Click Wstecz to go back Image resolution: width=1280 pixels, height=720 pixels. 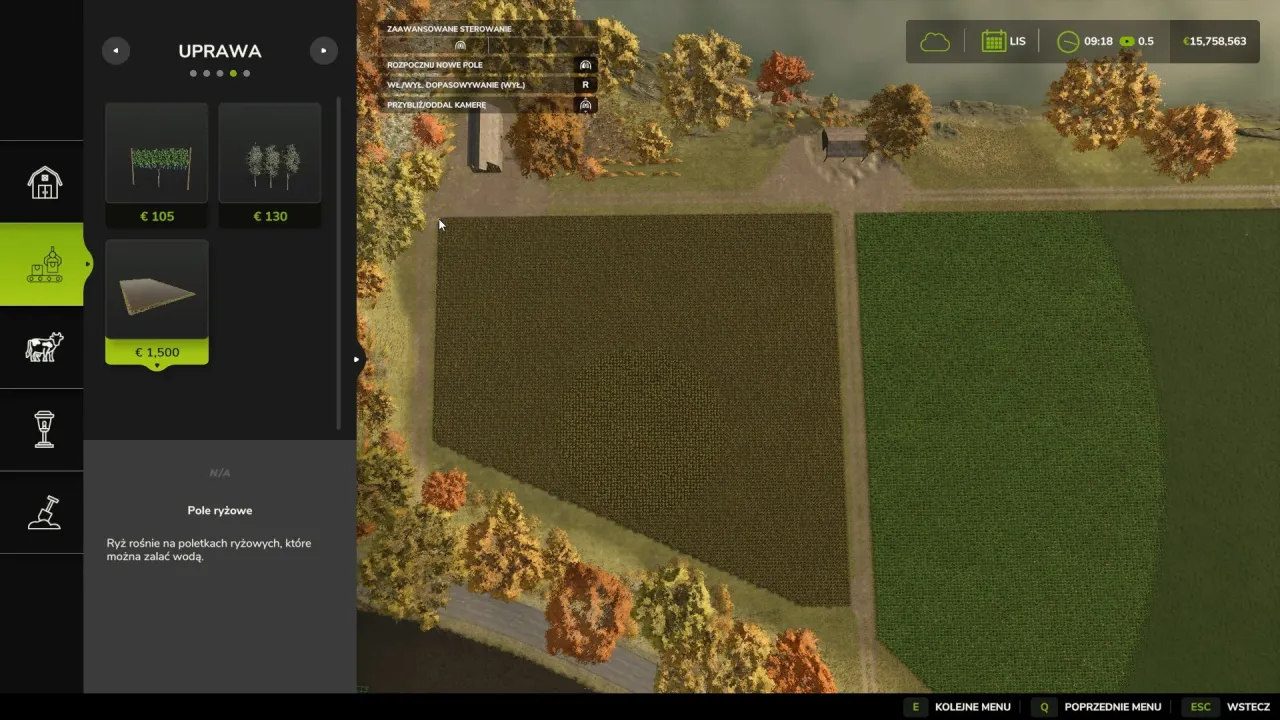pos(1229,707)
